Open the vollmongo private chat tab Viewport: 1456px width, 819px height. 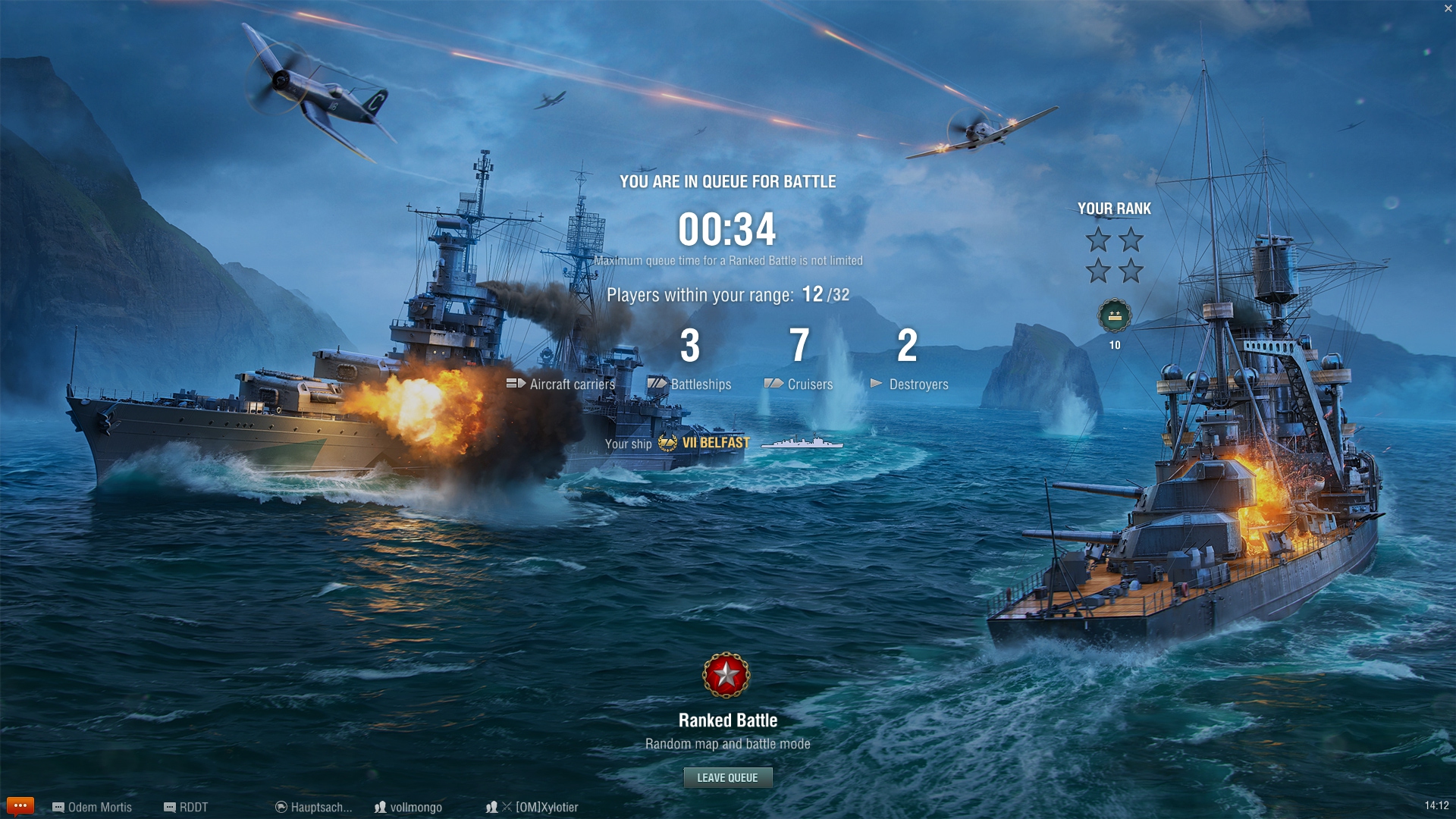click(x=409, y=807)
